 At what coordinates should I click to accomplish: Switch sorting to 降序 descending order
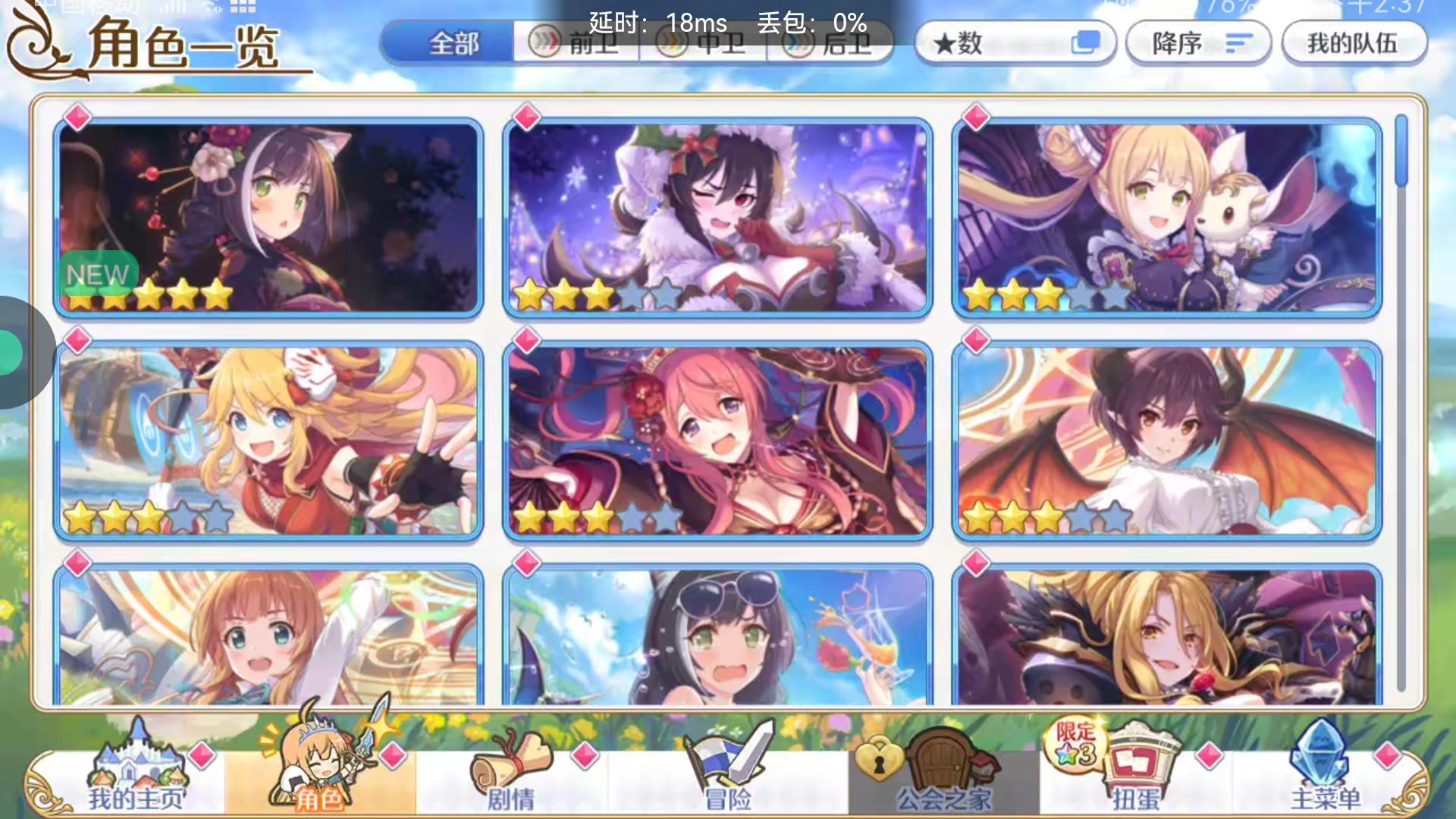(x=1197, y=43)
